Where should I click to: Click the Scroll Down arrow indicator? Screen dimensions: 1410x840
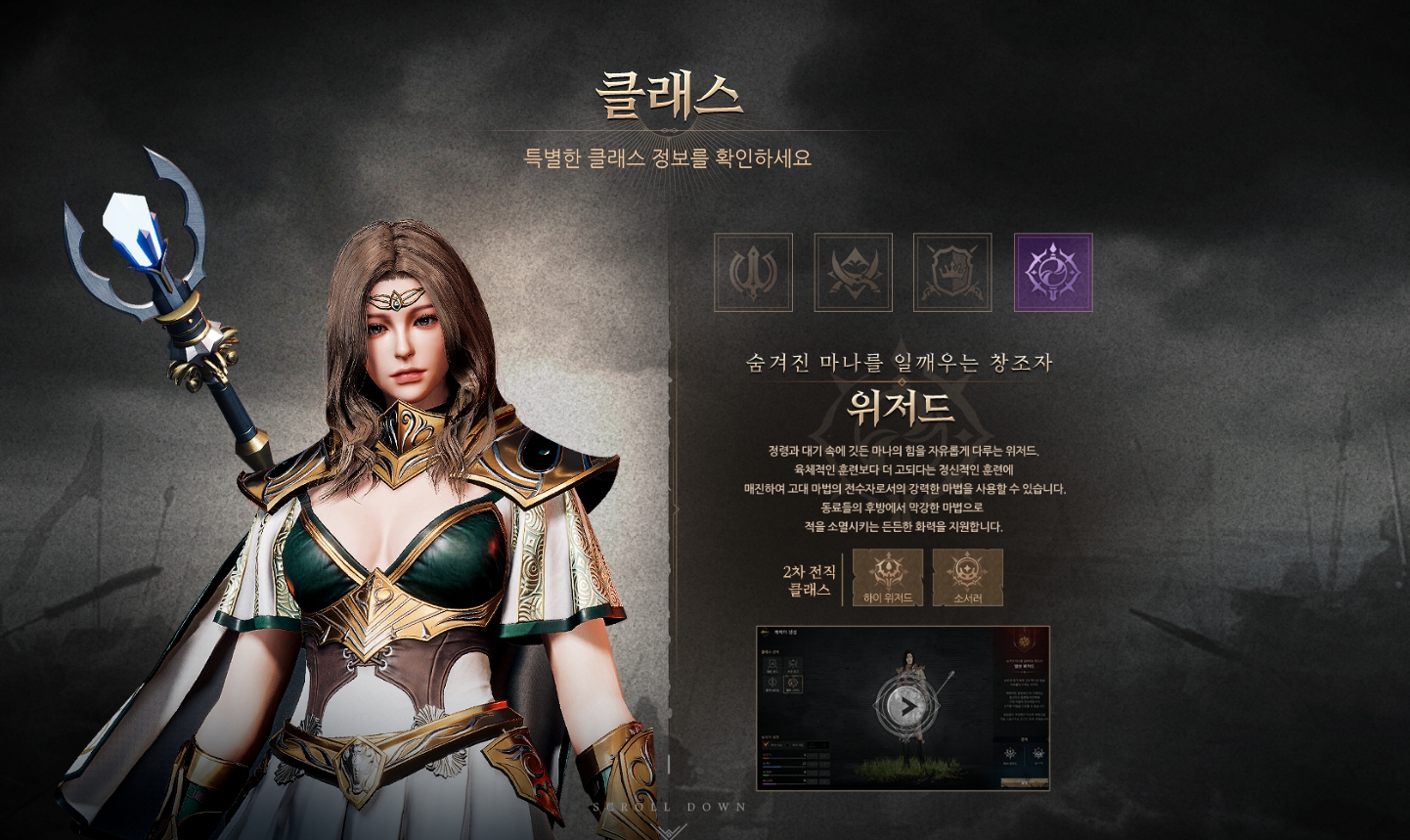(670, 829)
